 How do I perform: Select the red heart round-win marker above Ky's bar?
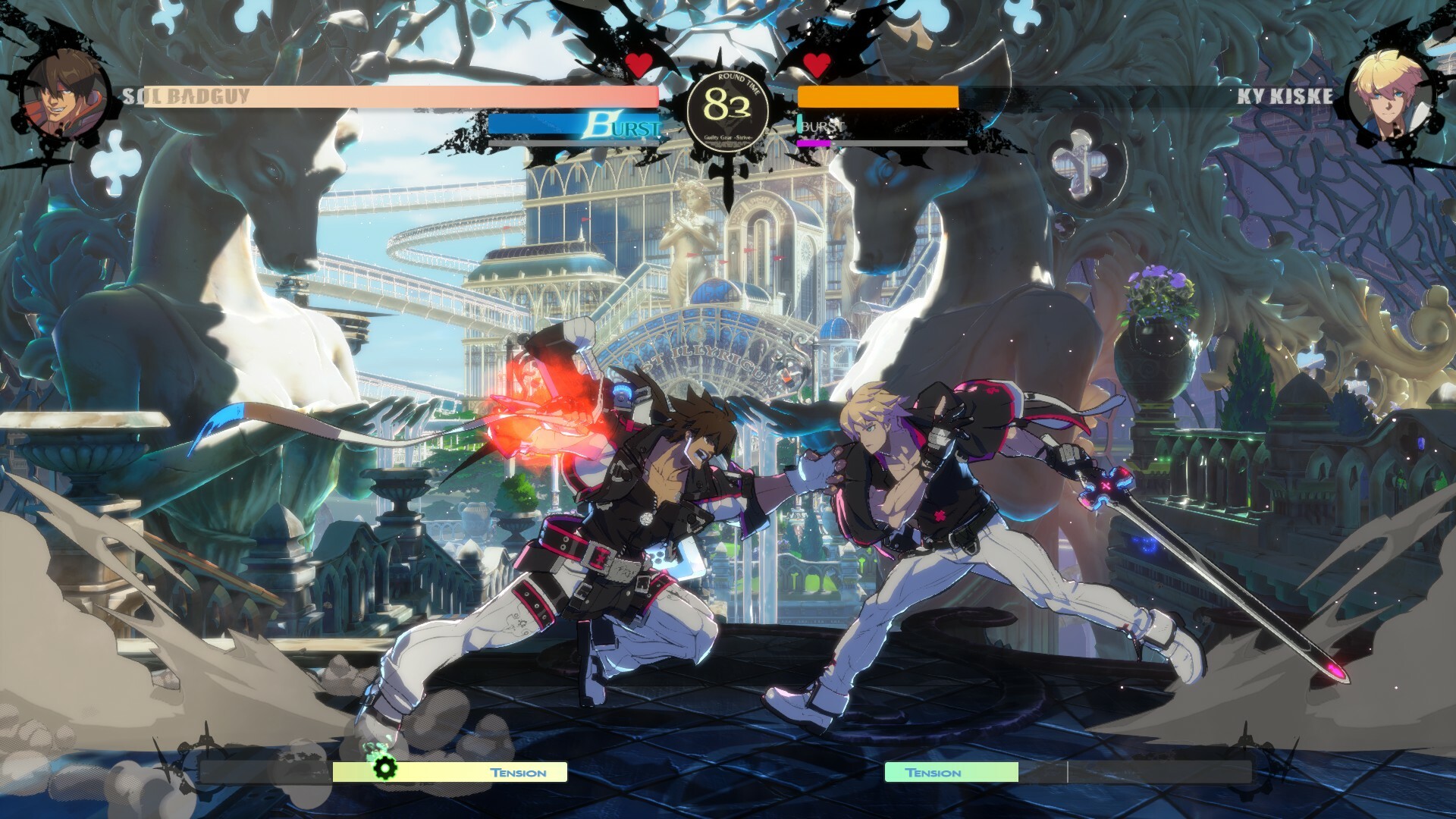[817, 64]
